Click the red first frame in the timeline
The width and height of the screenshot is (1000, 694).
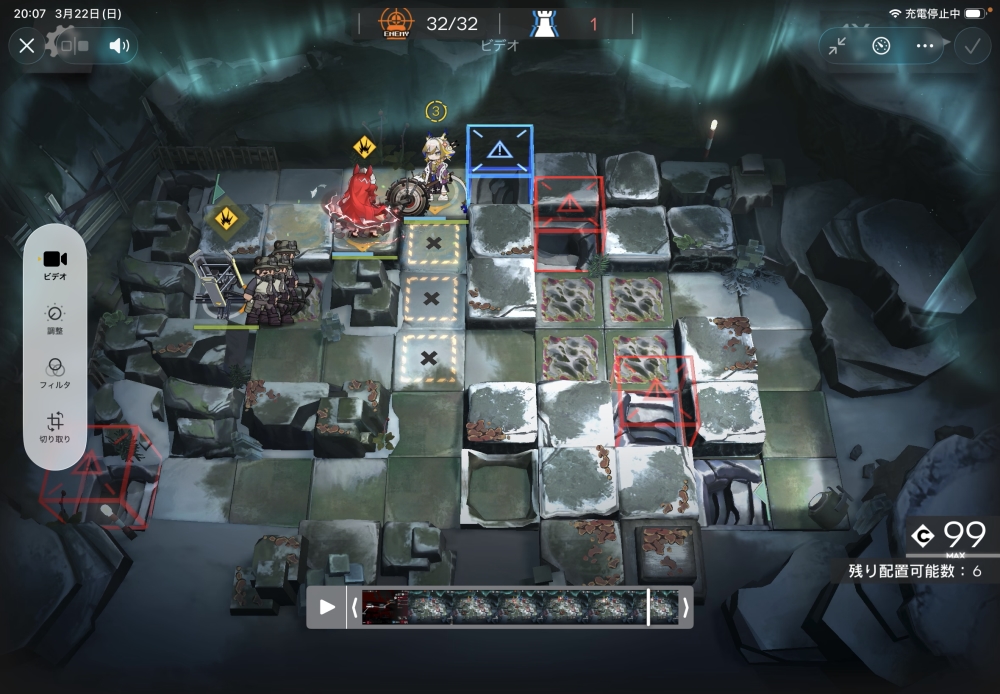click(385, 607)
